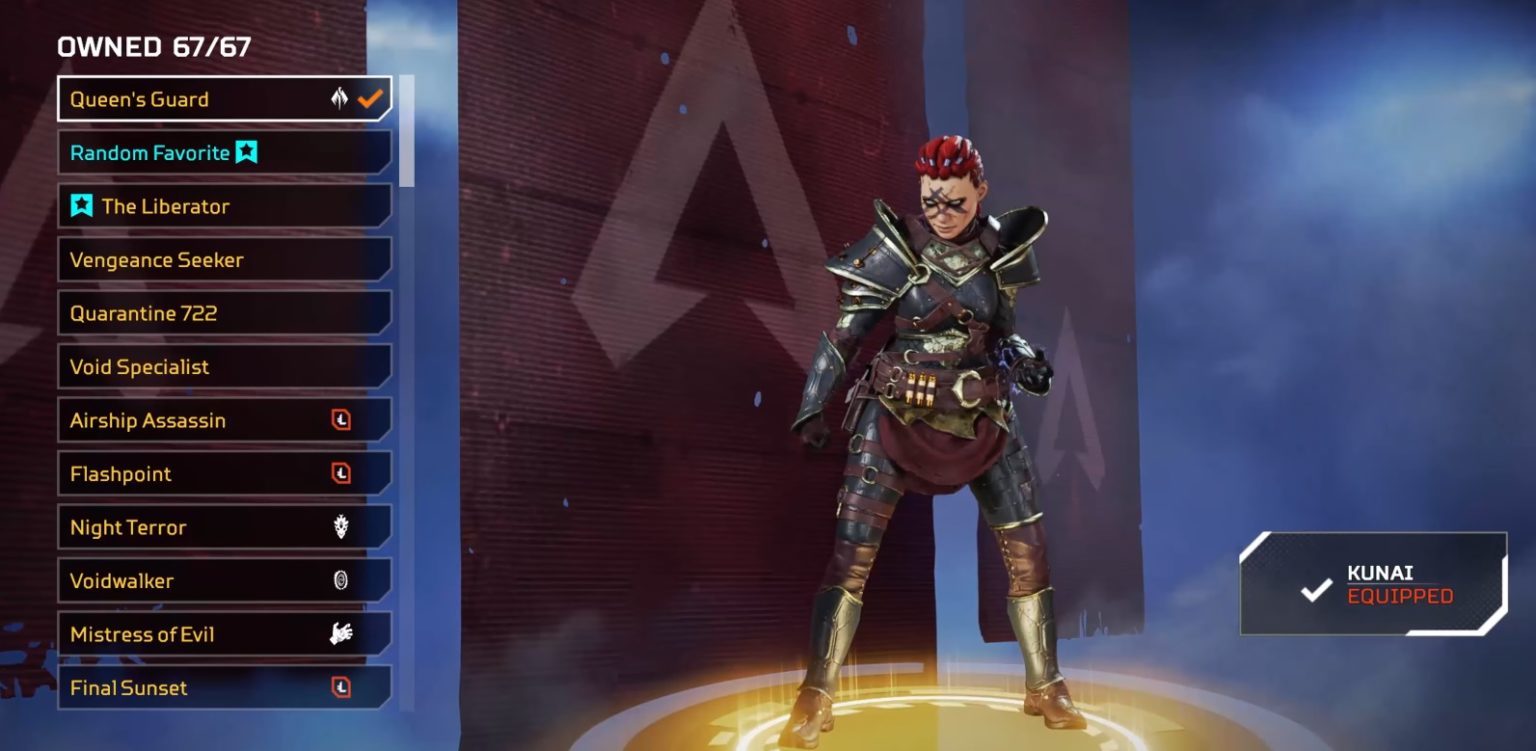Select the Voidwalker skin entry

(200, 581)
